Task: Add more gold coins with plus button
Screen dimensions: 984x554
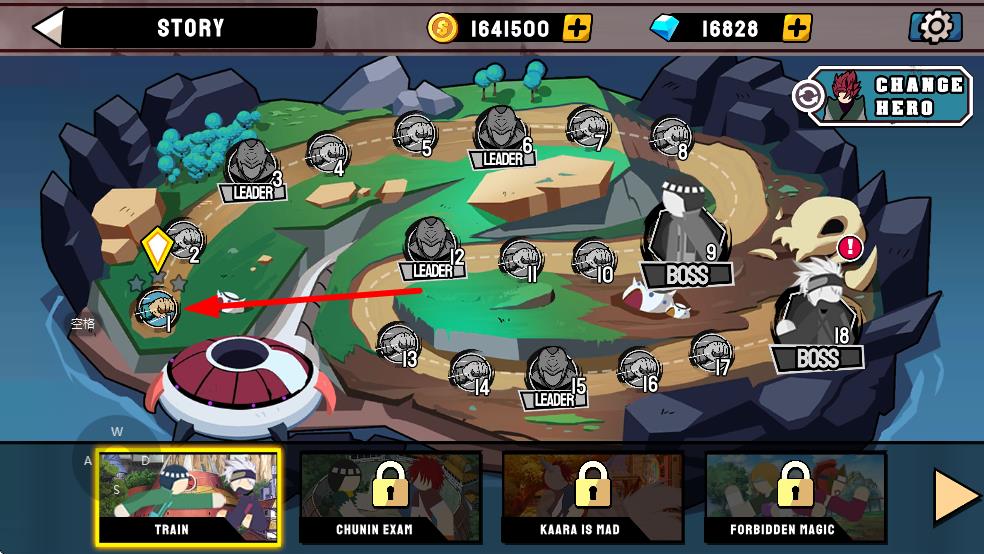Action: (577, 28)
